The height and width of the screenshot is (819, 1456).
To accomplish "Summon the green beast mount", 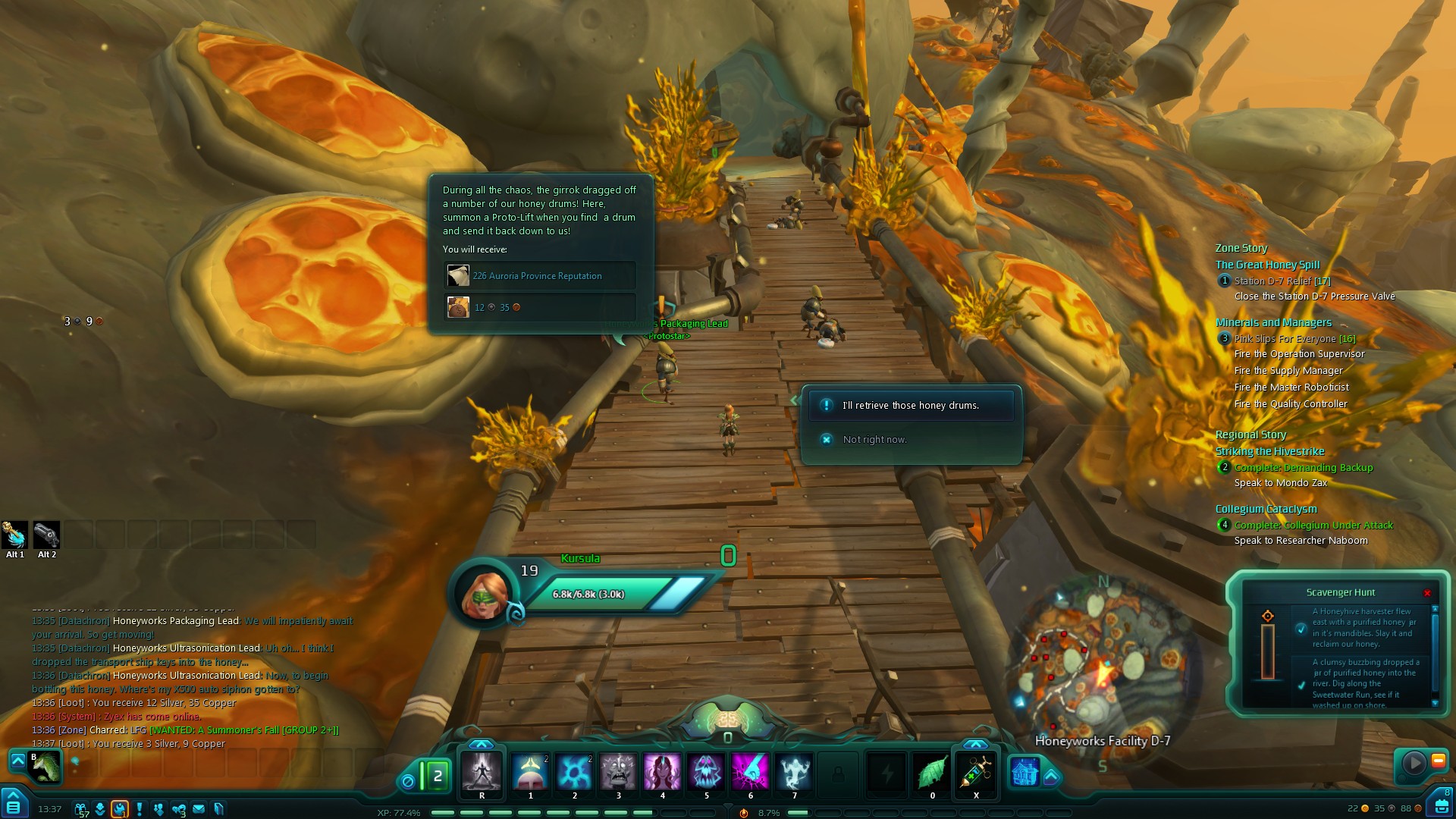I will point(45,767).
